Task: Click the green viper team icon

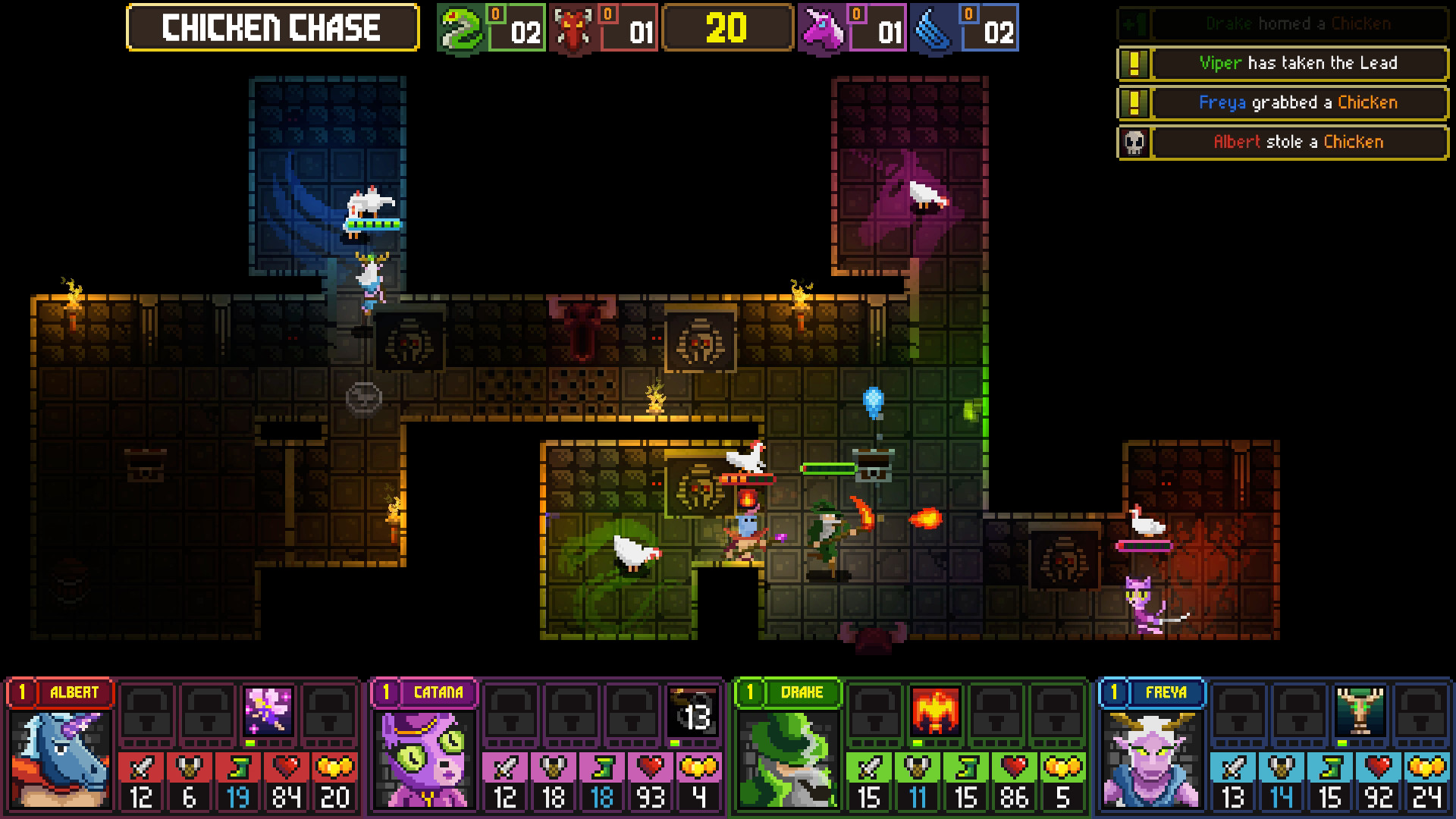Action: click(460, 29)
